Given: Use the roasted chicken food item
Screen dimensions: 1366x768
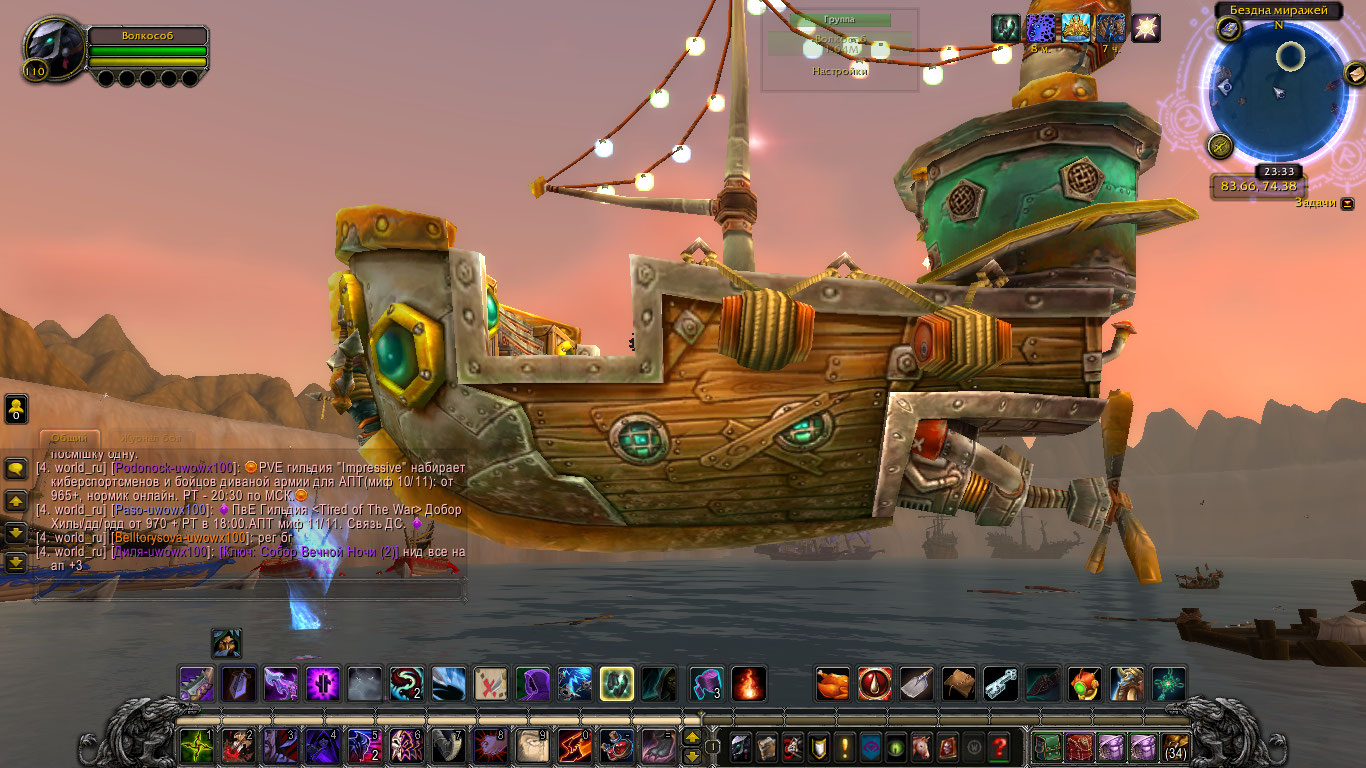Looking at the screenshot, I should click(x=832, y=684).
